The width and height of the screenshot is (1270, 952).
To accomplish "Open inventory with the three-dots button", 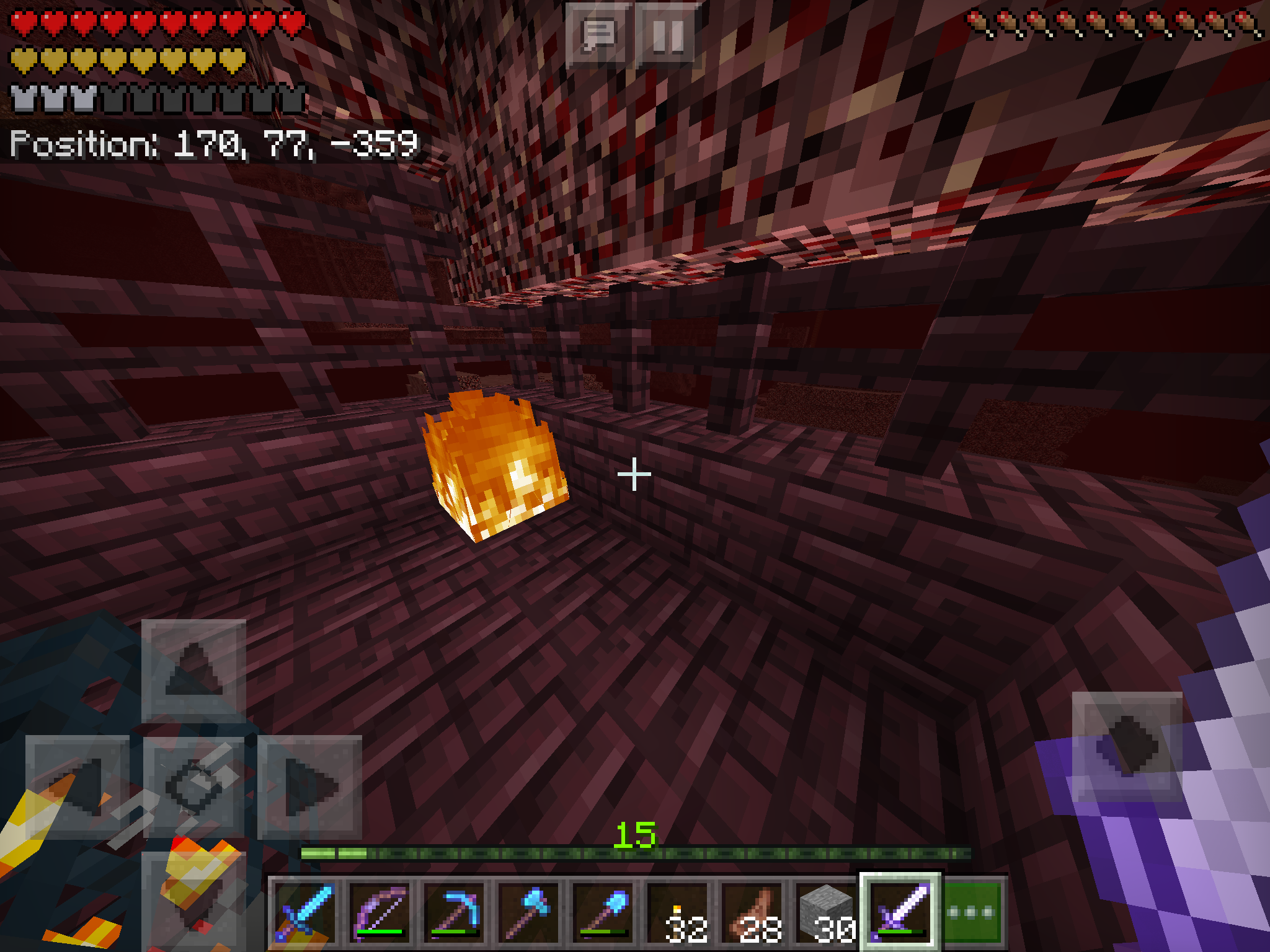I will tap(972, 912).
